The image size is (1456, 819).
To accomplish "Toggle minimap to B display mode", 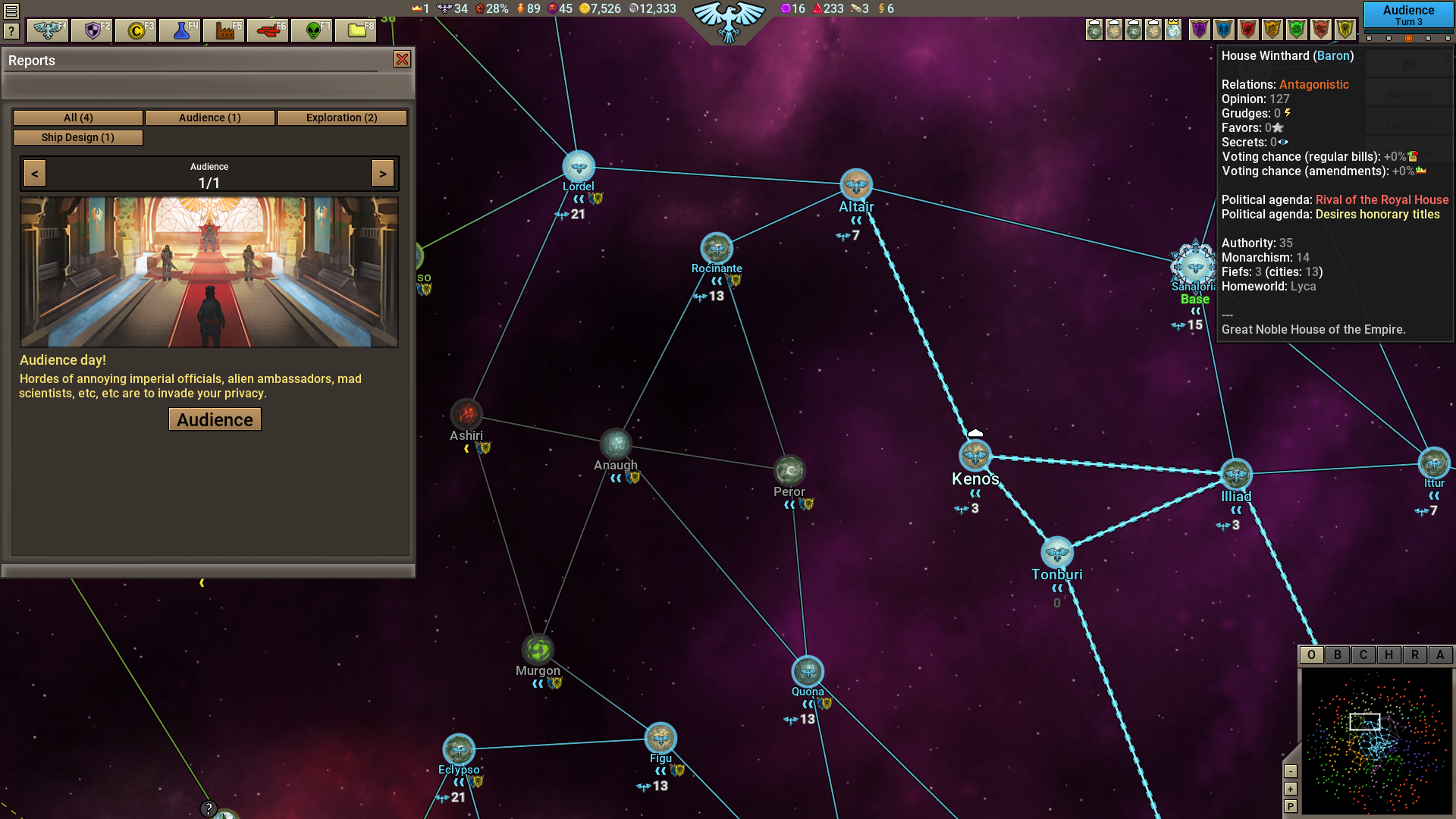I will (x=1336, y=654).
